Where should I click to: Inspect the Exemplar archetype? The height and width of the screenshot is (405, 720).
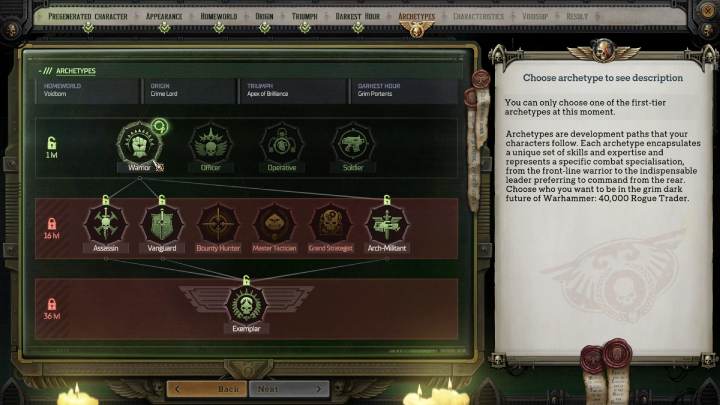[245, 303]
